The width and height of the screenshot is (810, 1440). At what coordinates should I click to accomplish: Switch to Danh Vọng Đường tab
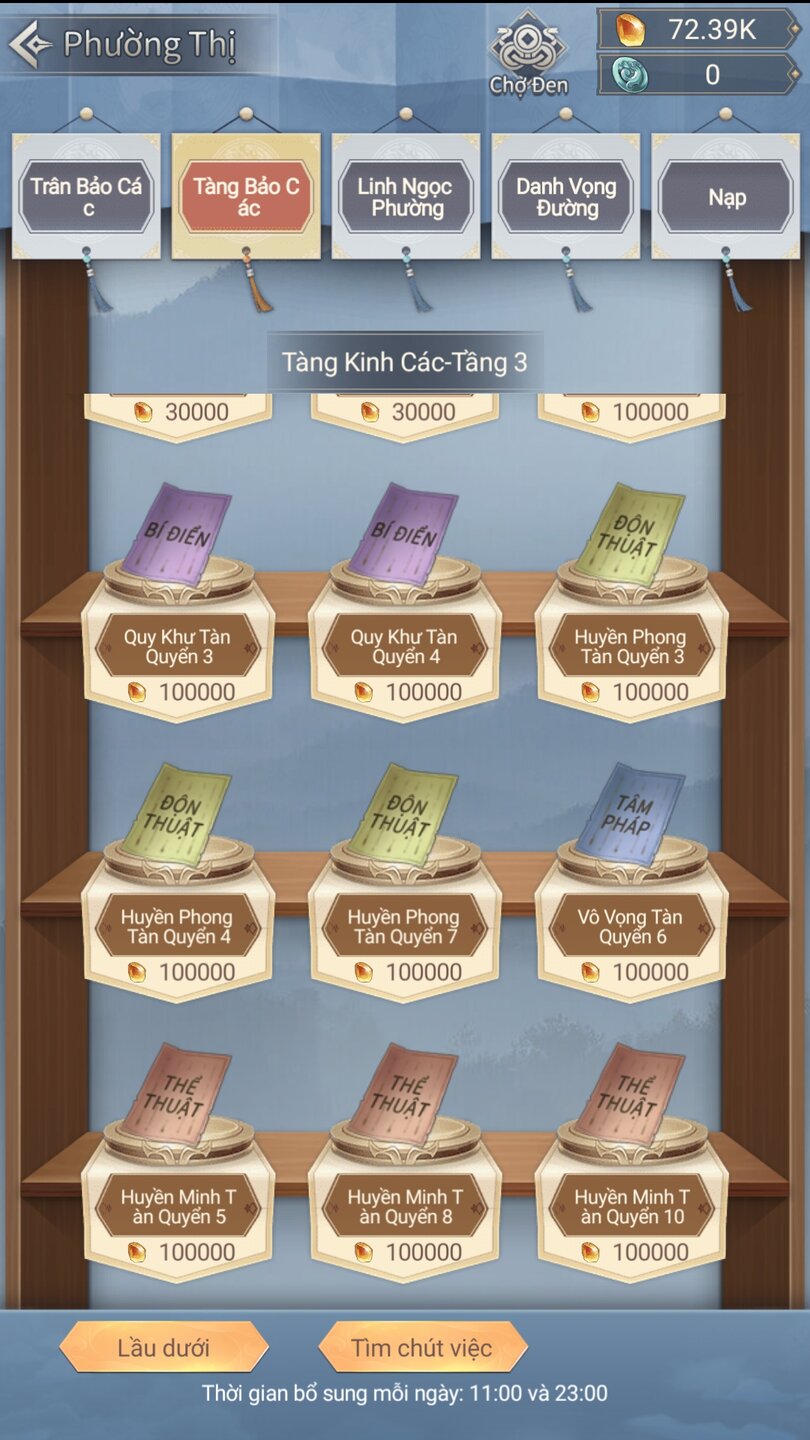[566, 196]
